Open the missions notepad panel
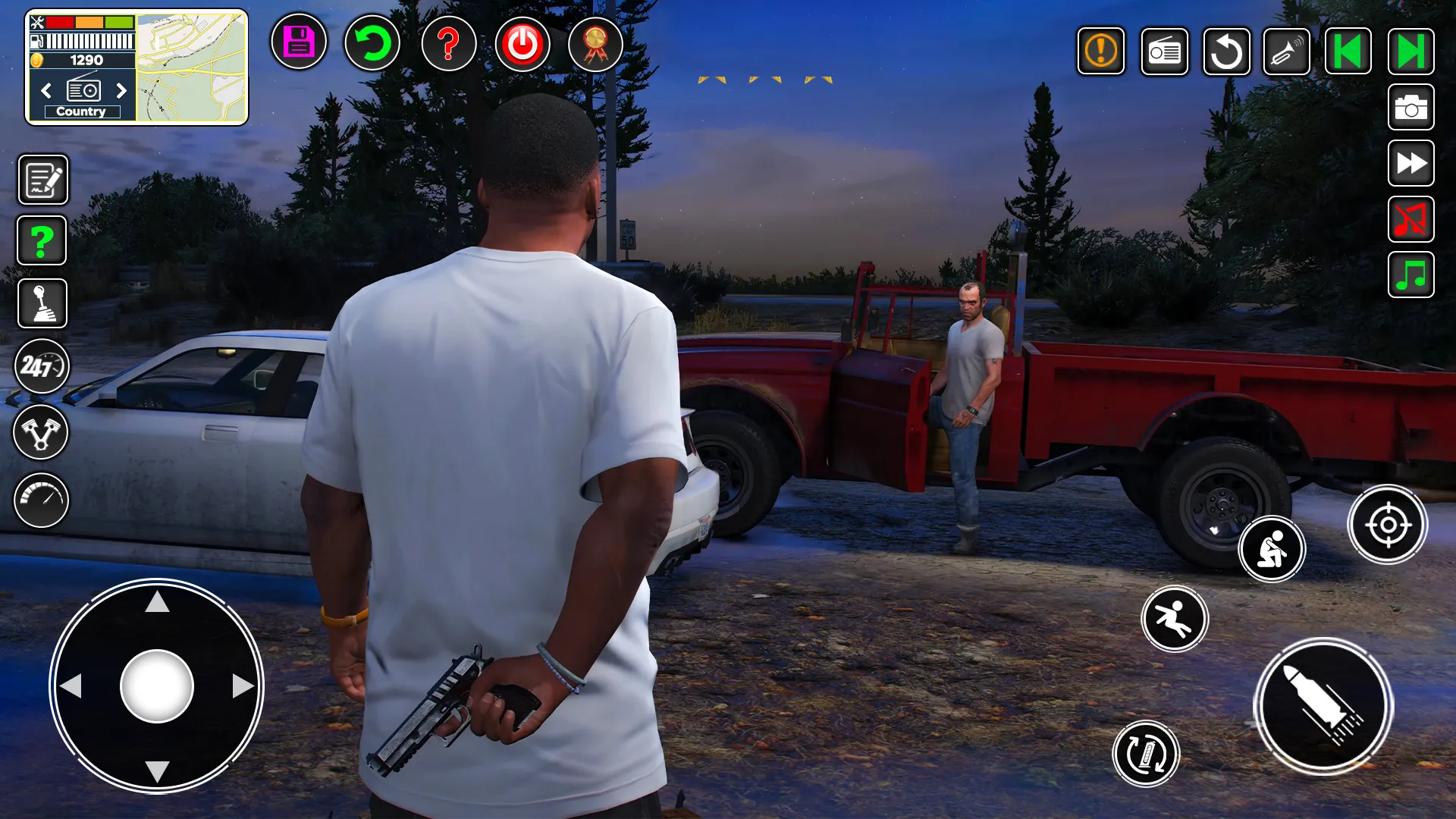 tap(42, 179)
